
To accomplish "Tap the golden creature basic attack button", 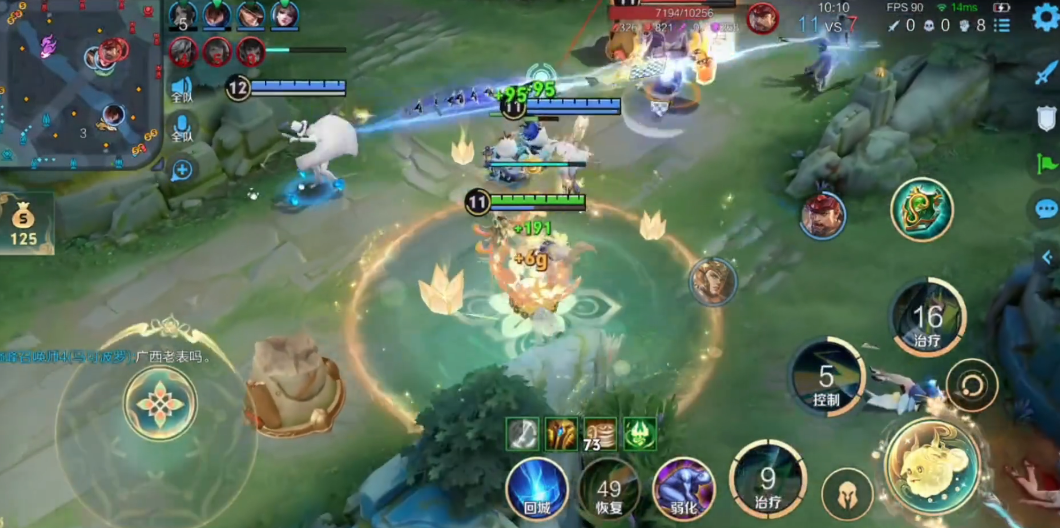I will pos(932,466).
